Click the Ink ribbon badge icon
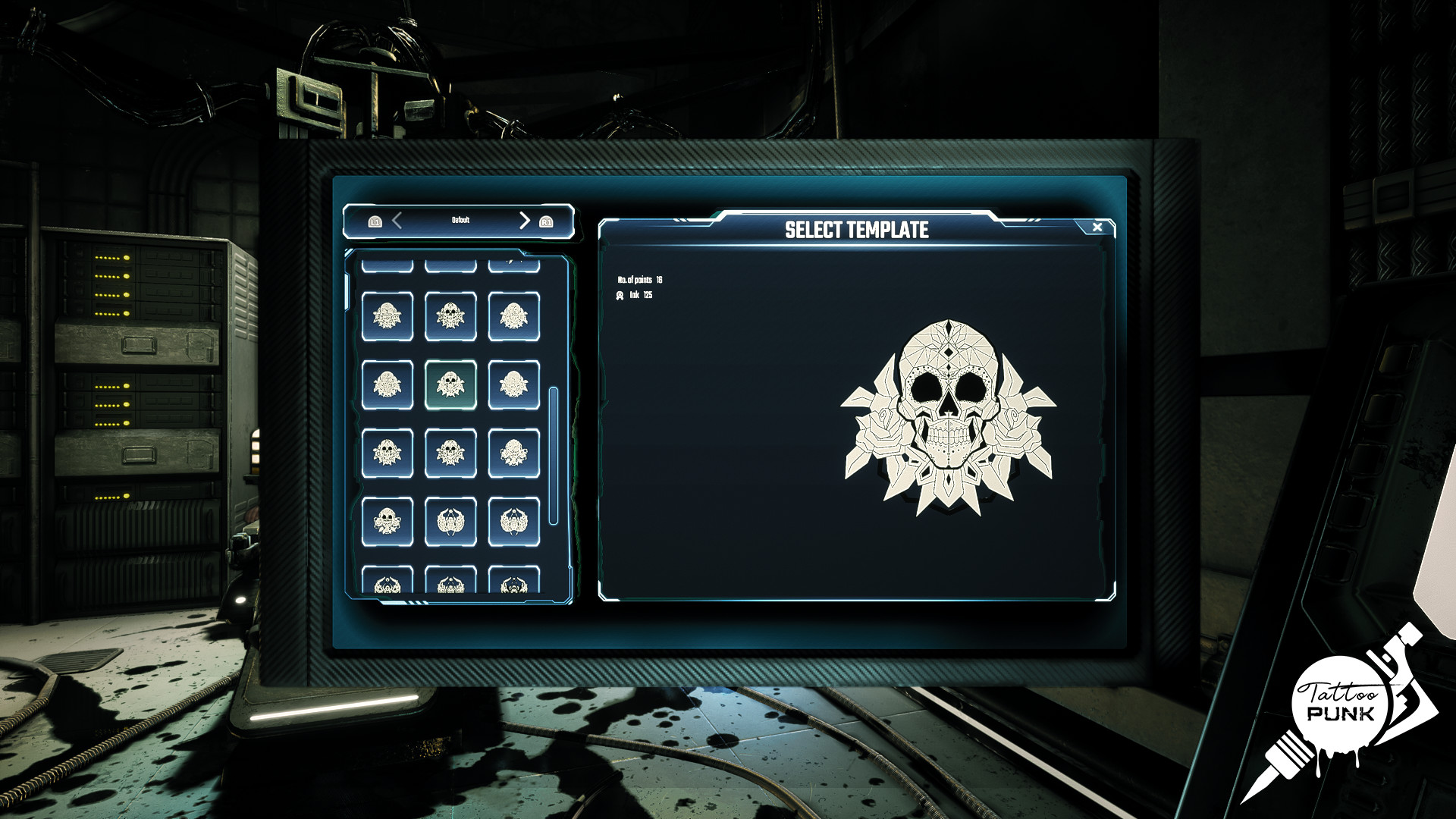The image size is (1456, 819). 620,293
